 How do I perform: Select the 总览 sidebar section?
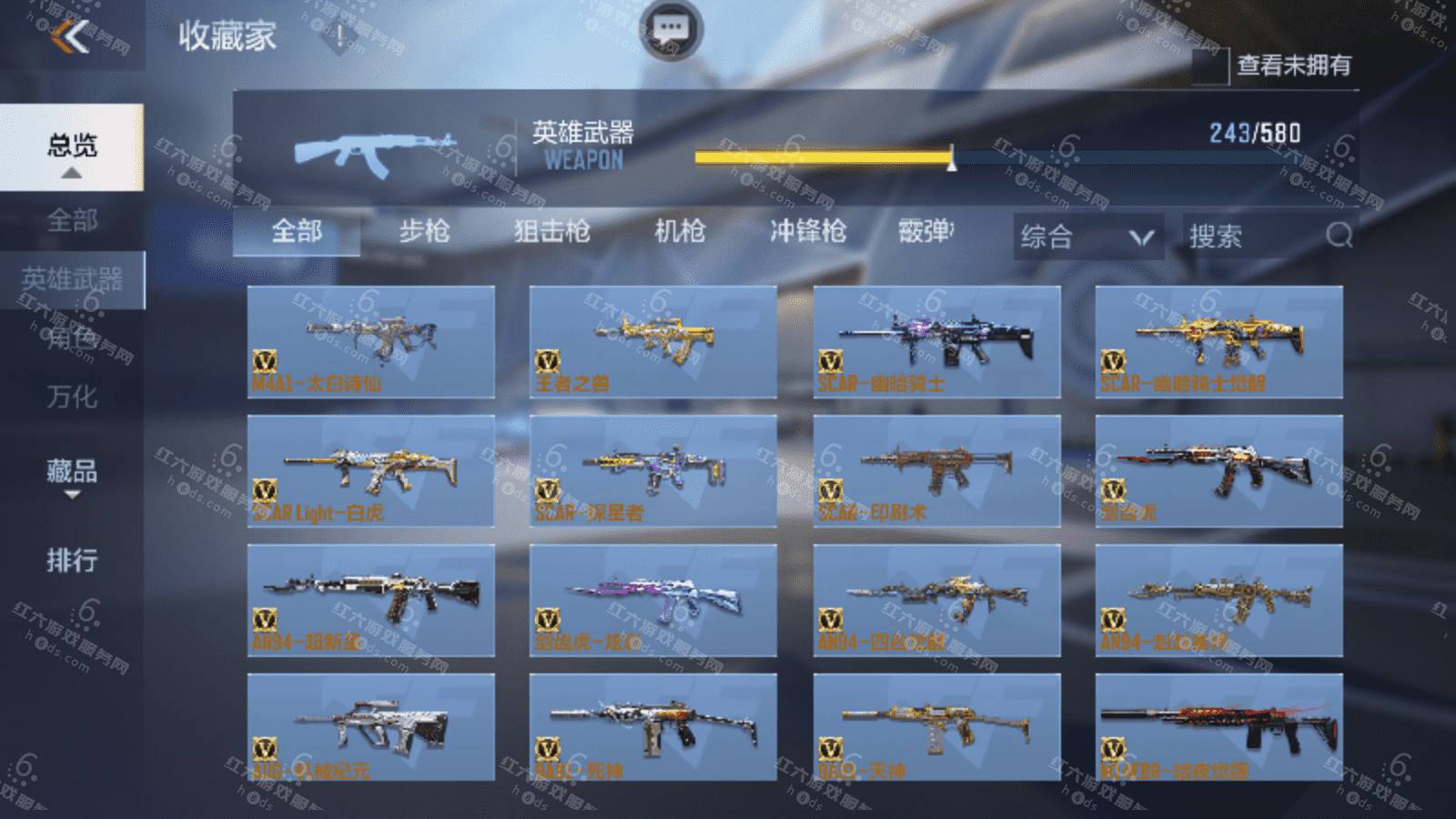(71, 147)
